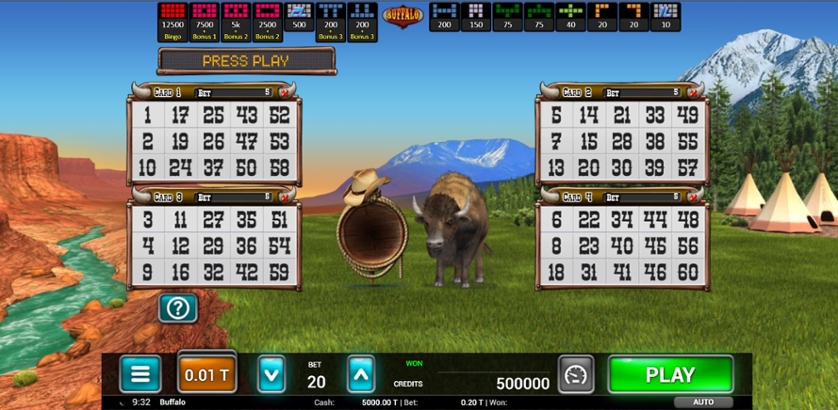
Task: Increase the bet with the up arrow
Action: coord(361,374)
